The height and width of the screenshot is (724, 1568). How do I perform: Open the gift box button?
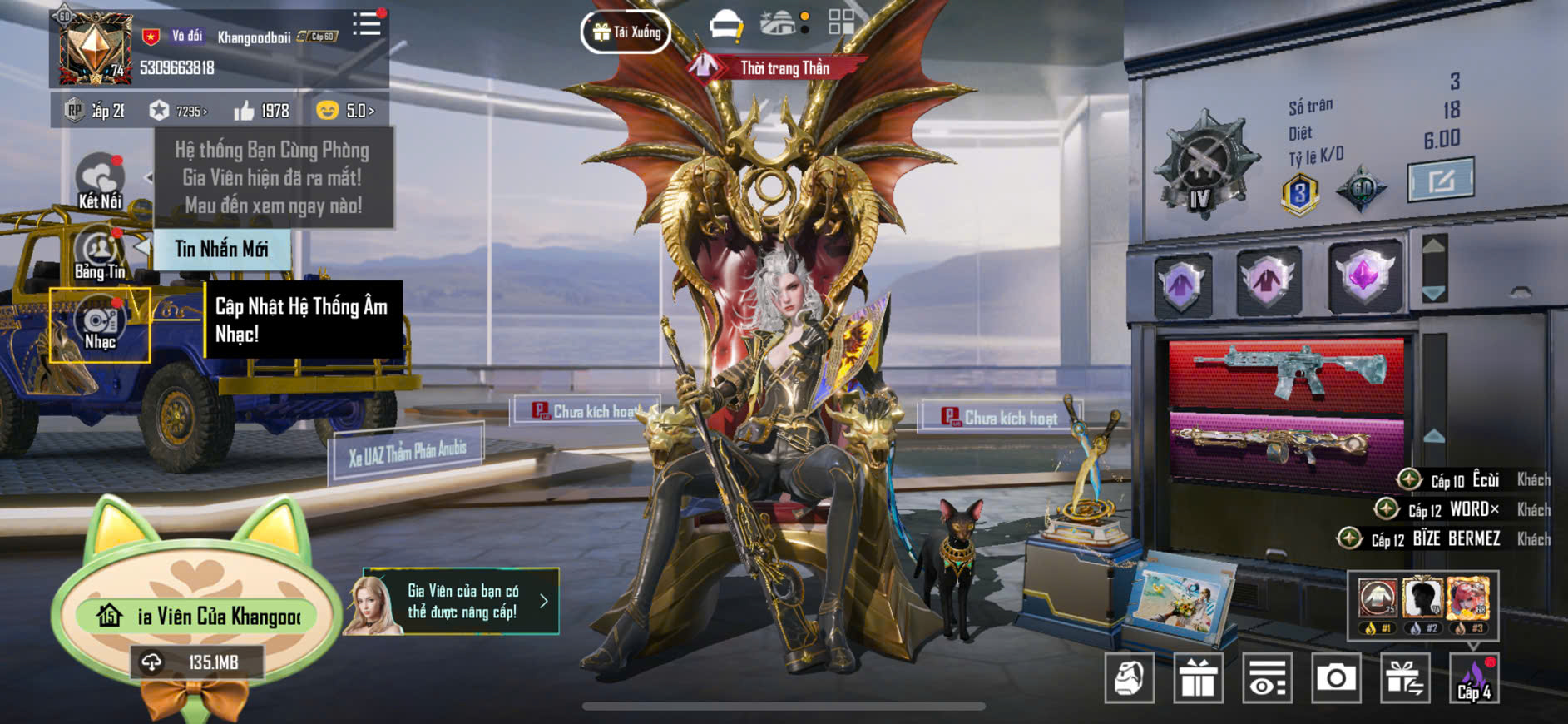click(x=1198, y=678)
